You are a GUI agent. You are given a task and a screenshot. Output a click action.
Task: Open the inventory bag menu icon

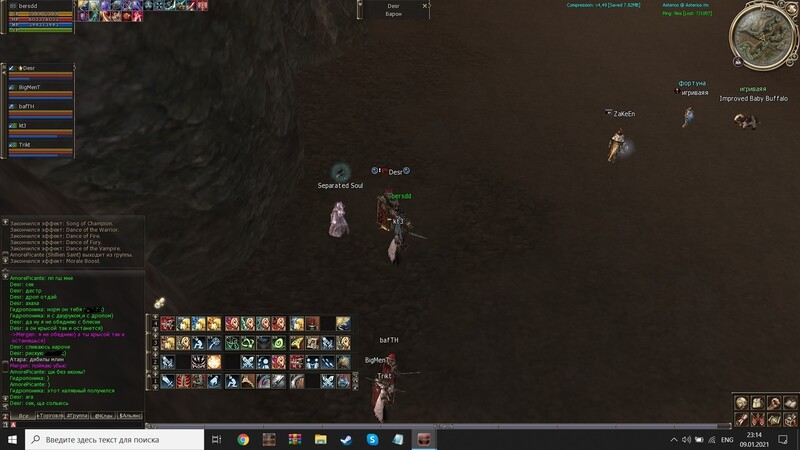(759, 402)
